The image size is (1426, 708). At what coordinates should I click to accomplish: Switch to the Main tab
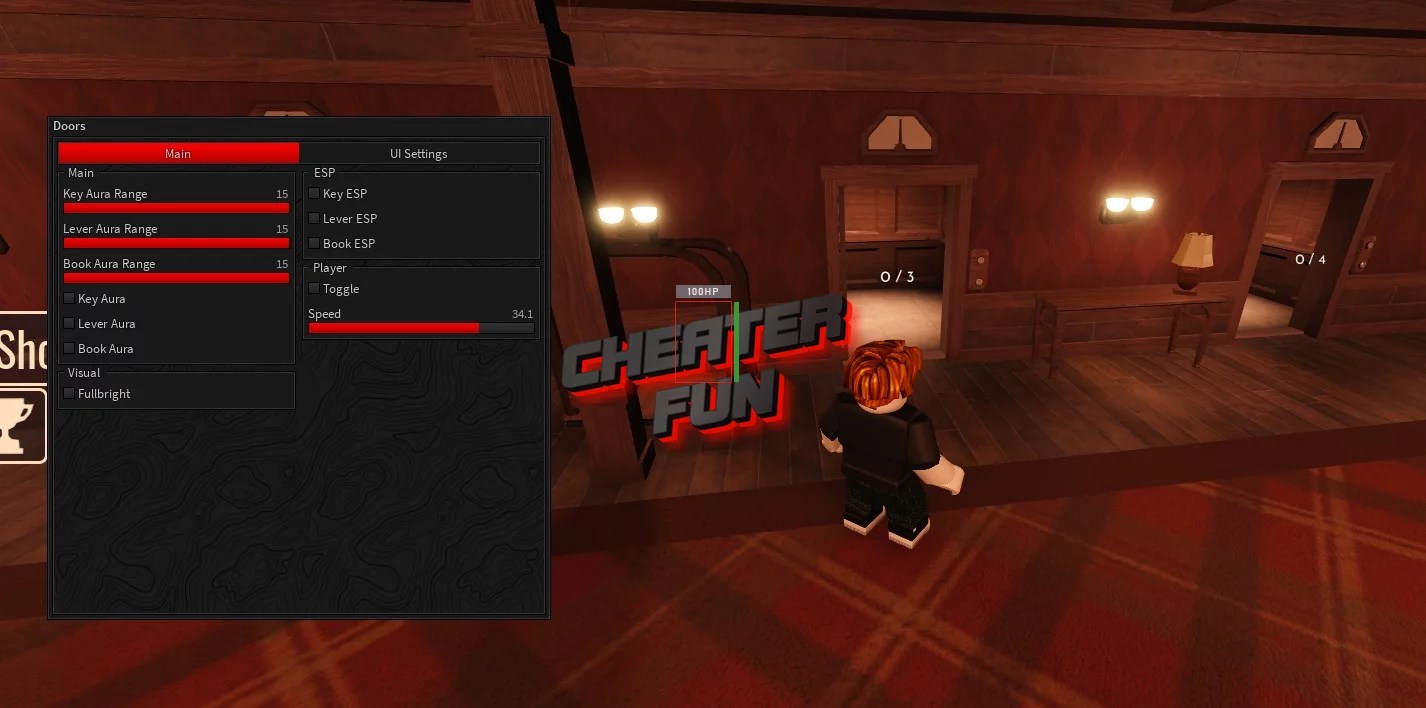(x=178, y=153)
